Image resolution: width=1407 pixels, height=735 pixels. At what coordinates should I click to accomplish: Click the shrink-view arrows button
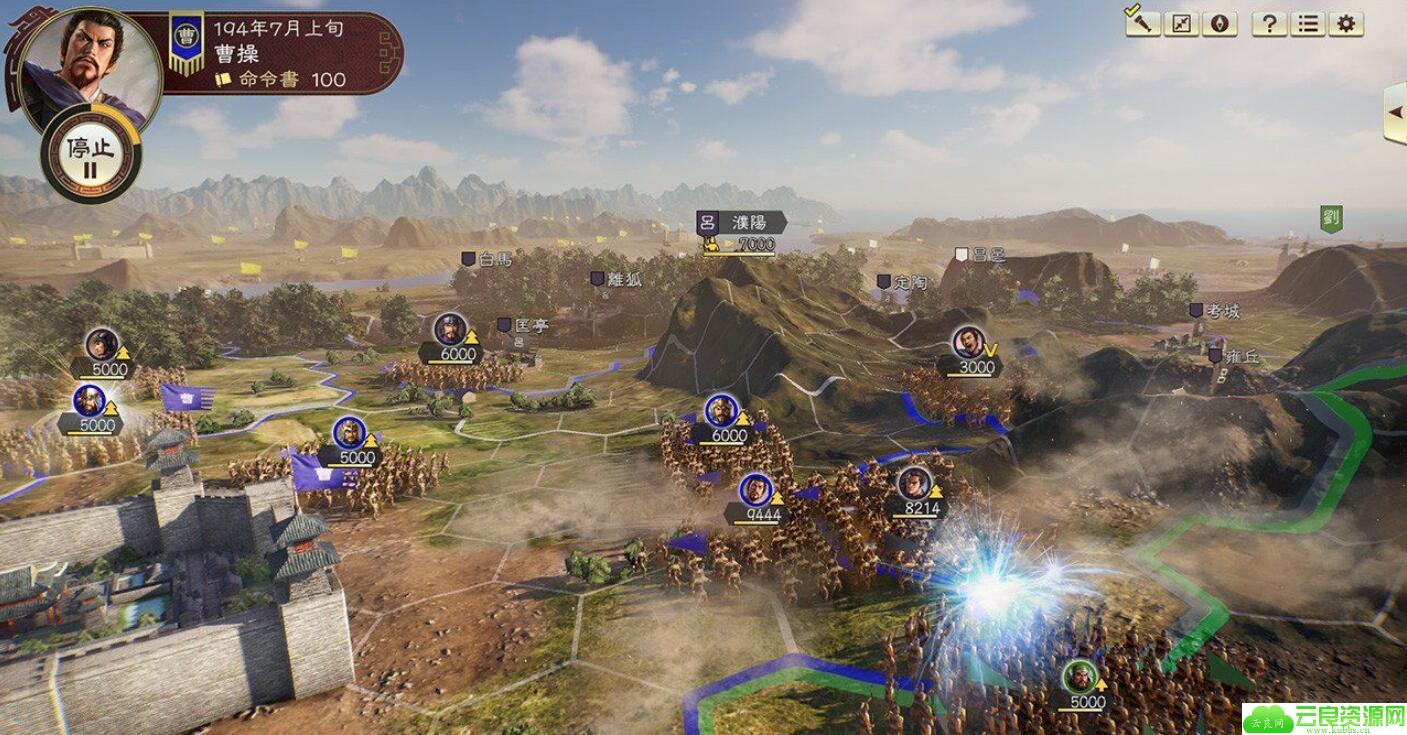pos(1182,24)
